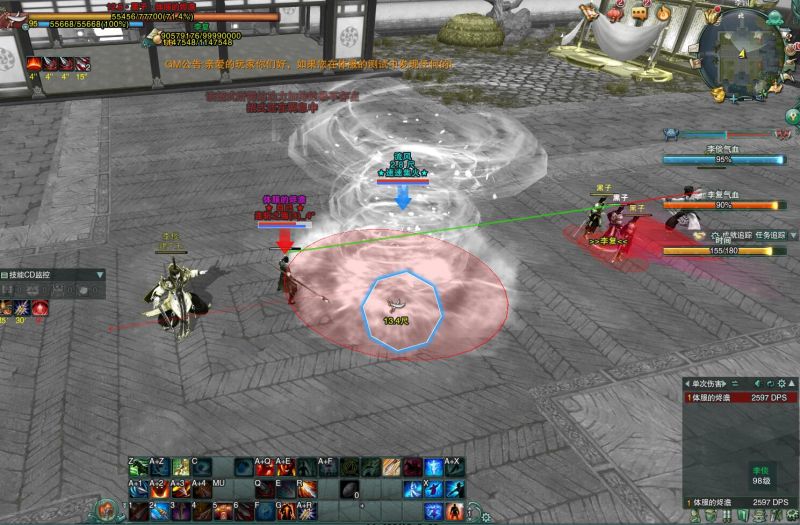Open the 单次伤害 damage meter dropdown

tap(734, 383)
